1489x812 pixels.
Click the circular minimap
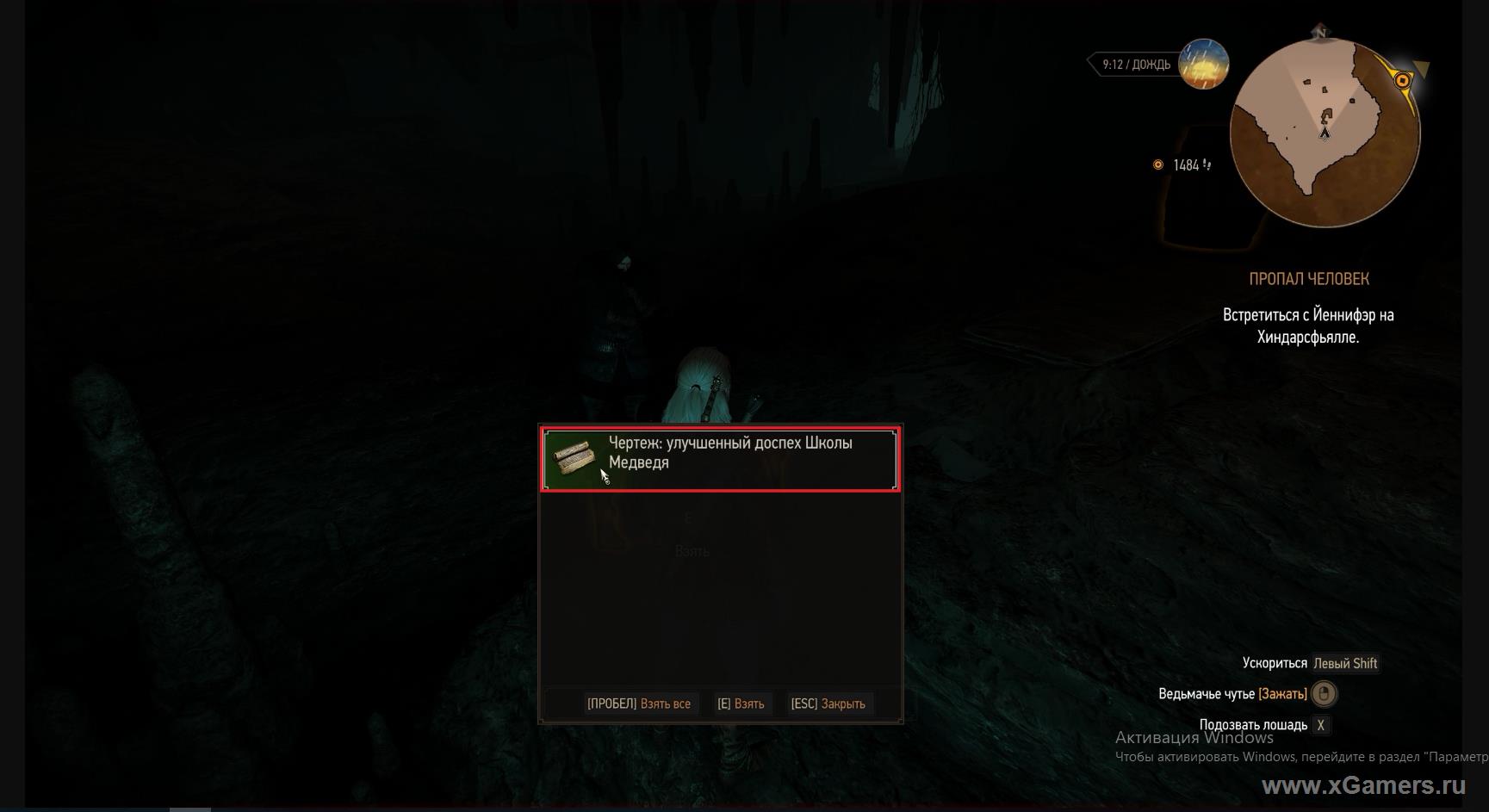[1324, 133]
